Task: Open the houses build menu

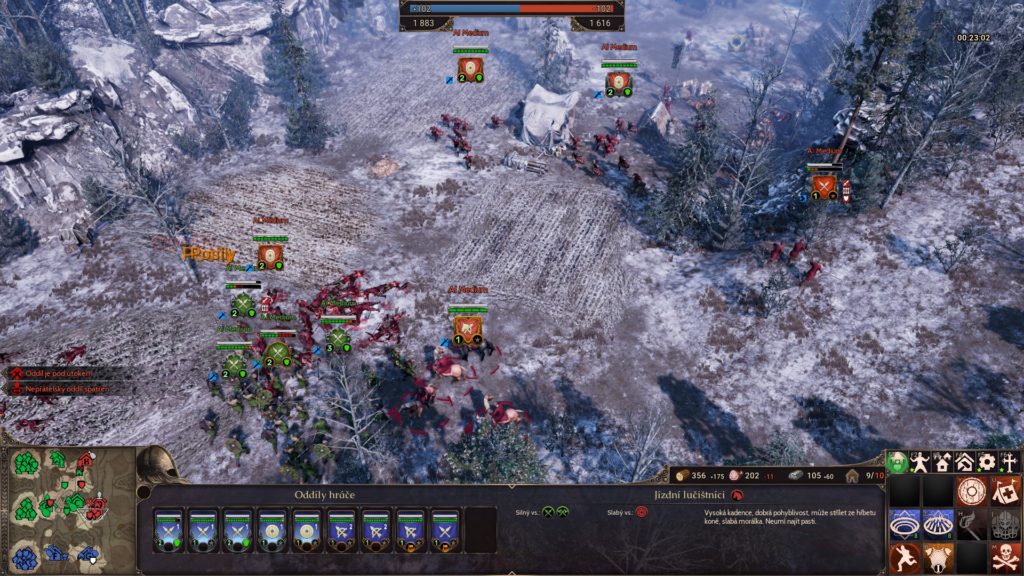Action: pos(943,463)
